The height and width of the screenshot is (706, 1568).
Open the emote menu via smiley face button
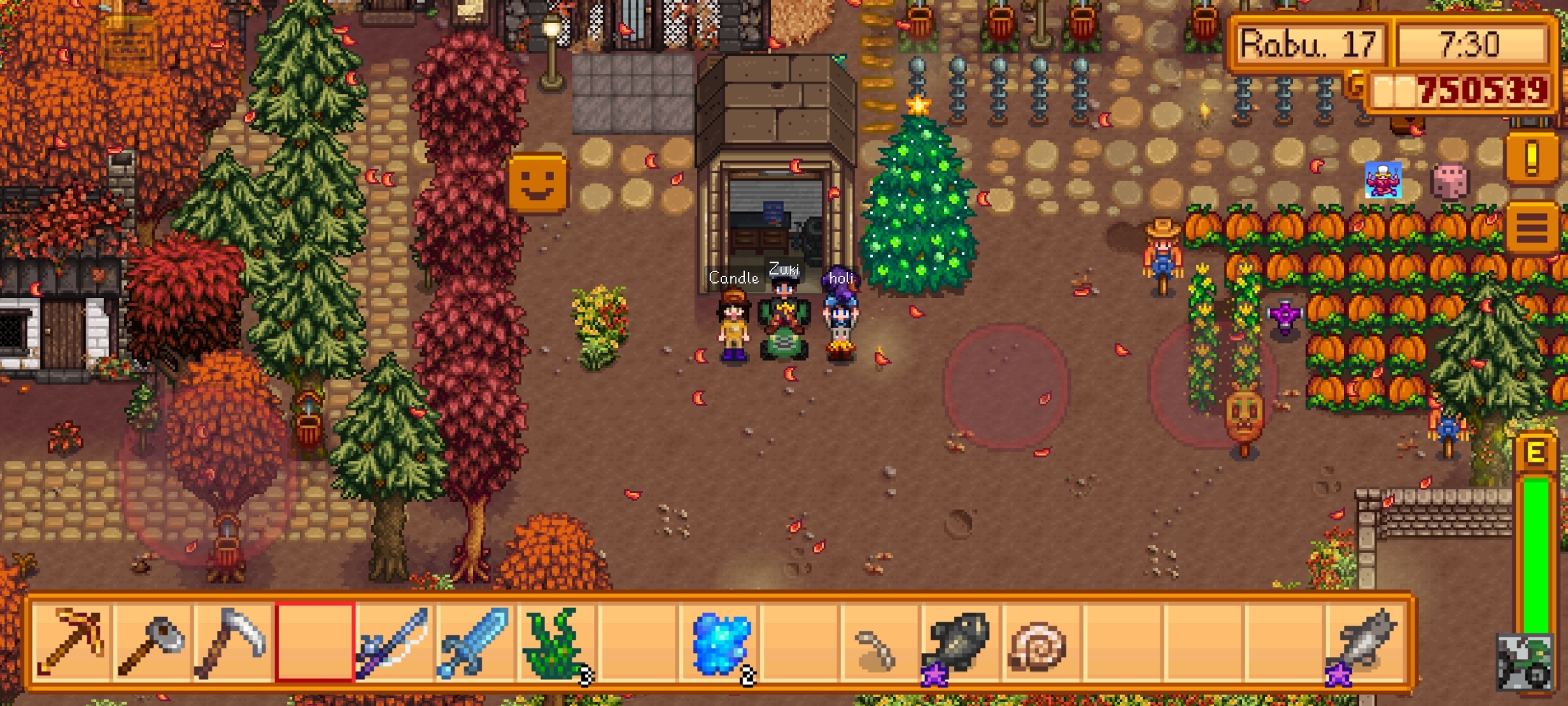[x=537, y=183]
